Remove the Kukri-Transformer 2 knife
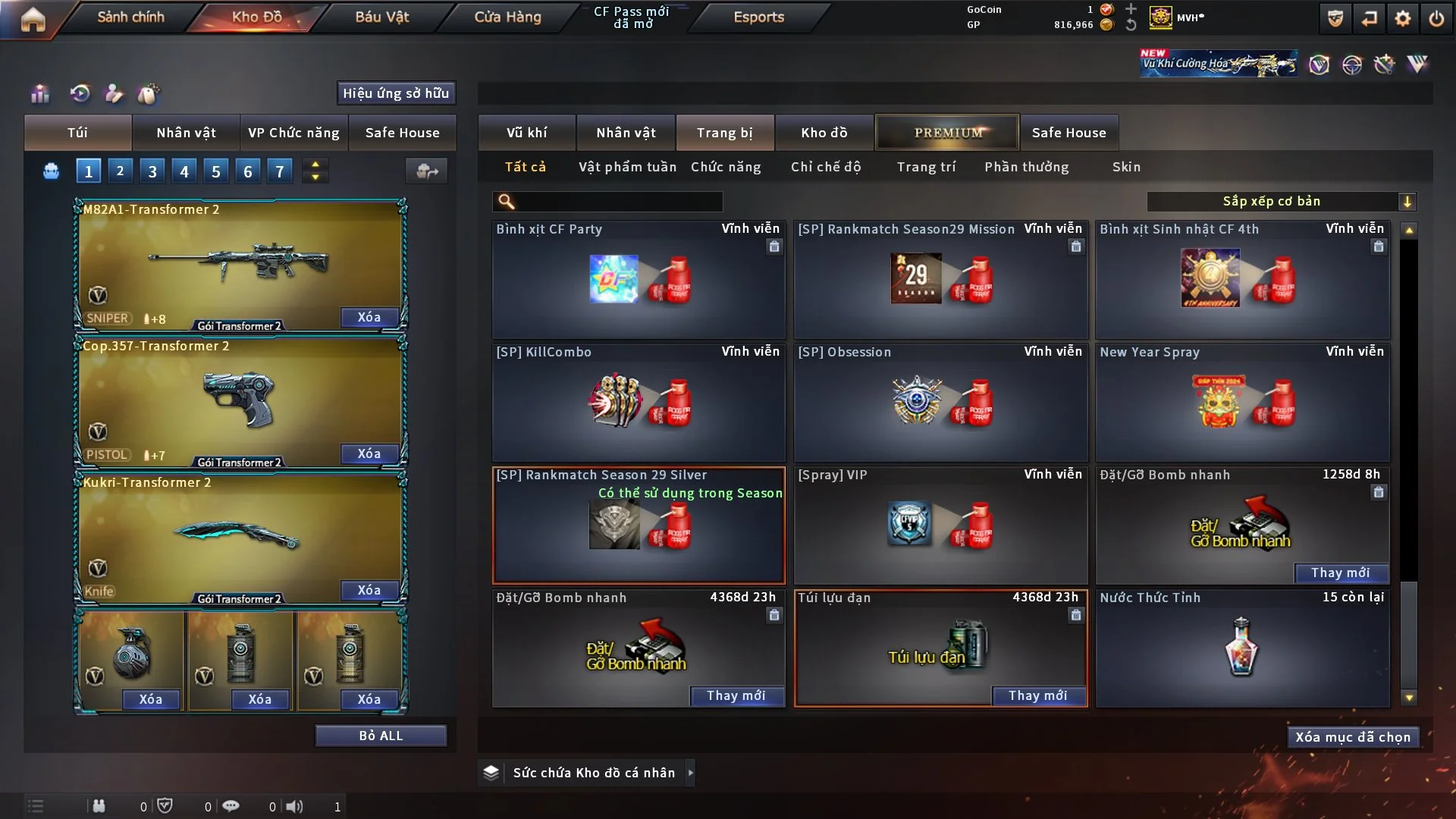 click(x=369, y=590)
